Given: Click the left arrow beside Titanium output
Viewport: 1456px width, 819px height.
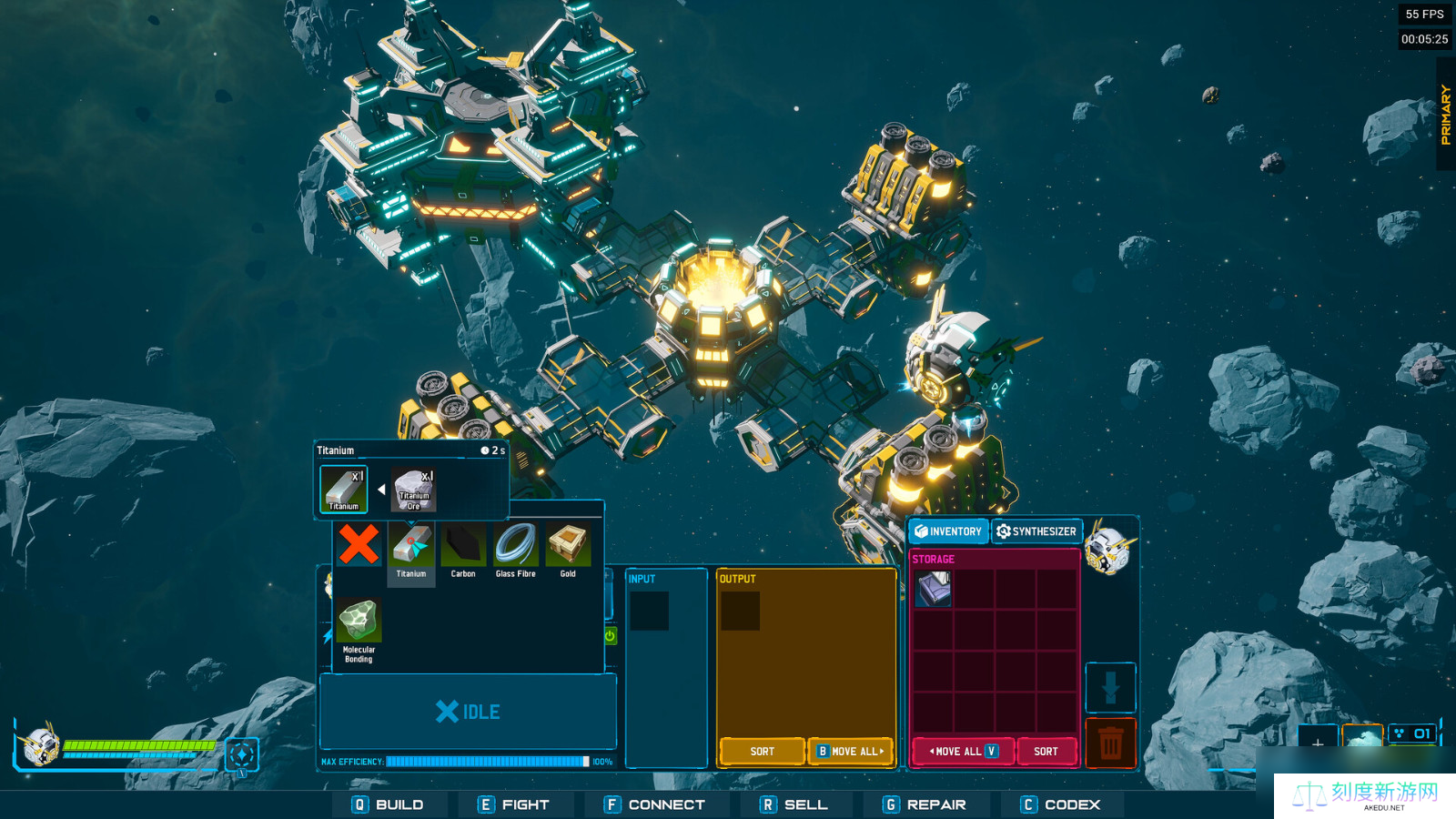Looking at the screenshot, I should pos(382,488).
